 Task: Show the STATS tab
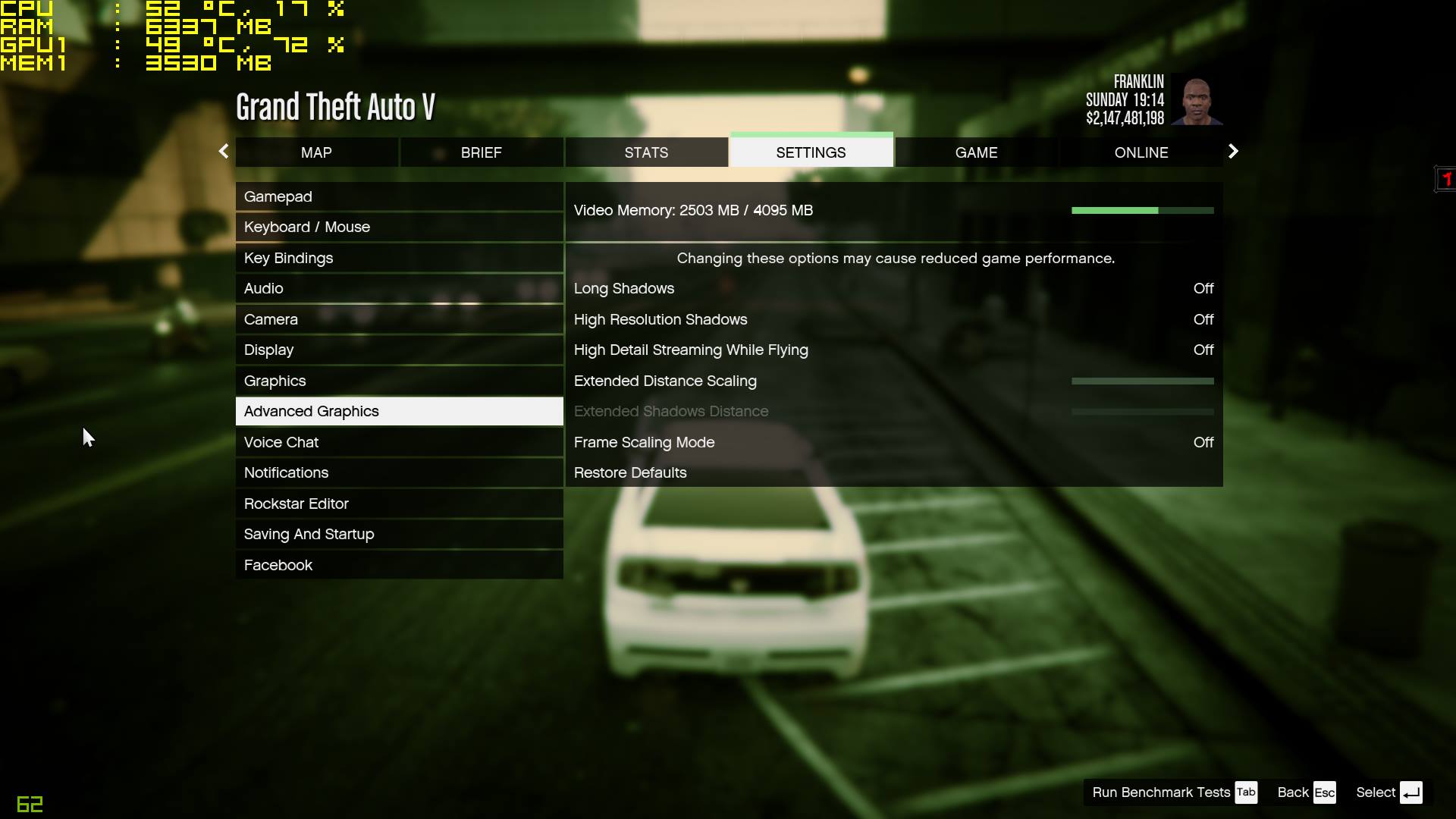coord(646,152)
